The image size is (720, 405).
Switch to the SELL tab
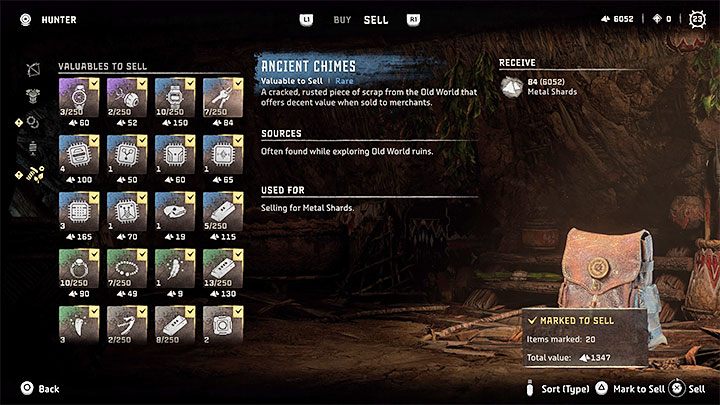(x=376, y=19)
